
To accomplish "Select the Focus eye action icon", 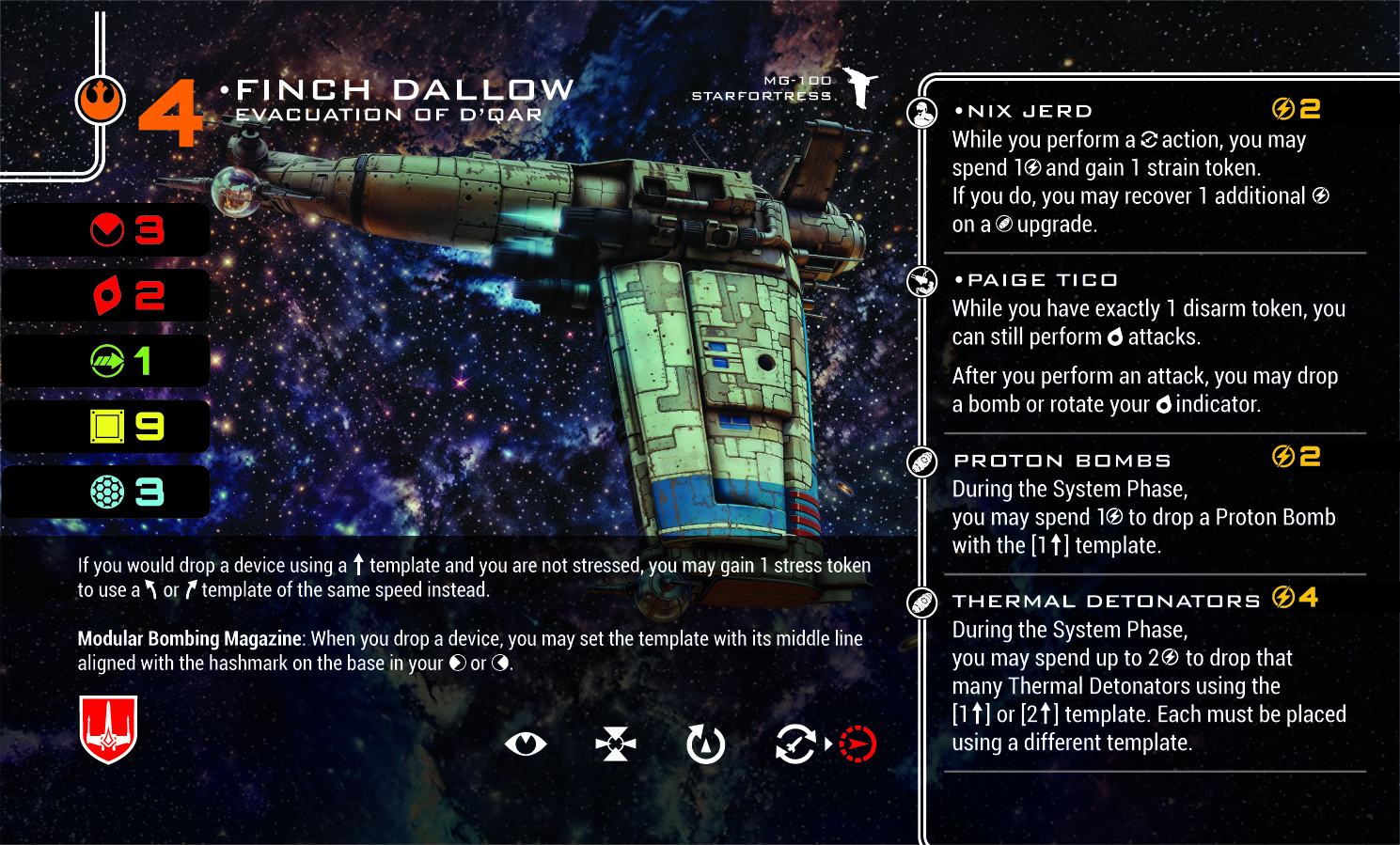I will 525,744.
